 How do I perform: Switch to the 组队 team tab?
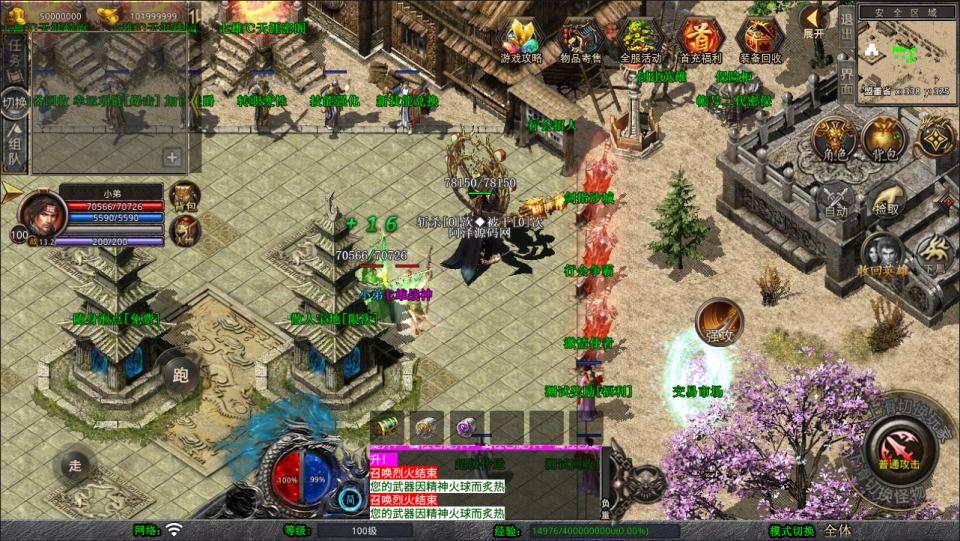15,146
